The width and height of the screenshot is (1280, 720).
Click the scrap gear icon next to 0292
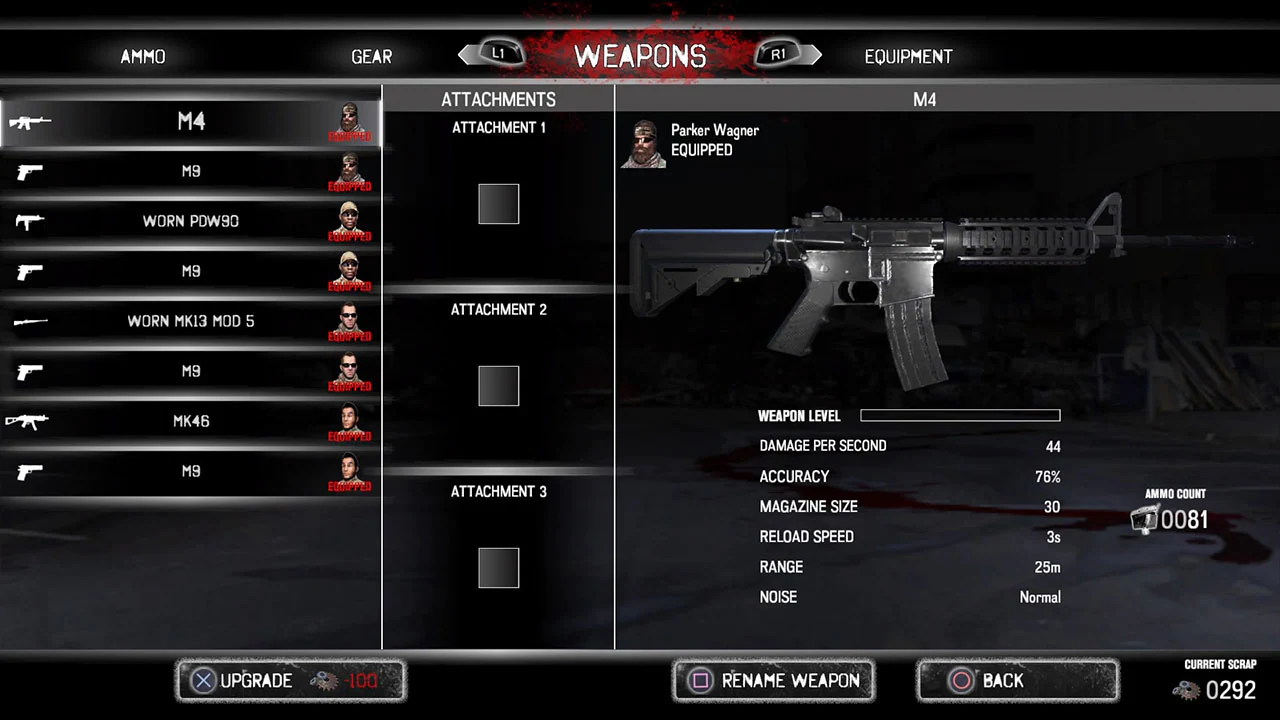[1186, 690]
